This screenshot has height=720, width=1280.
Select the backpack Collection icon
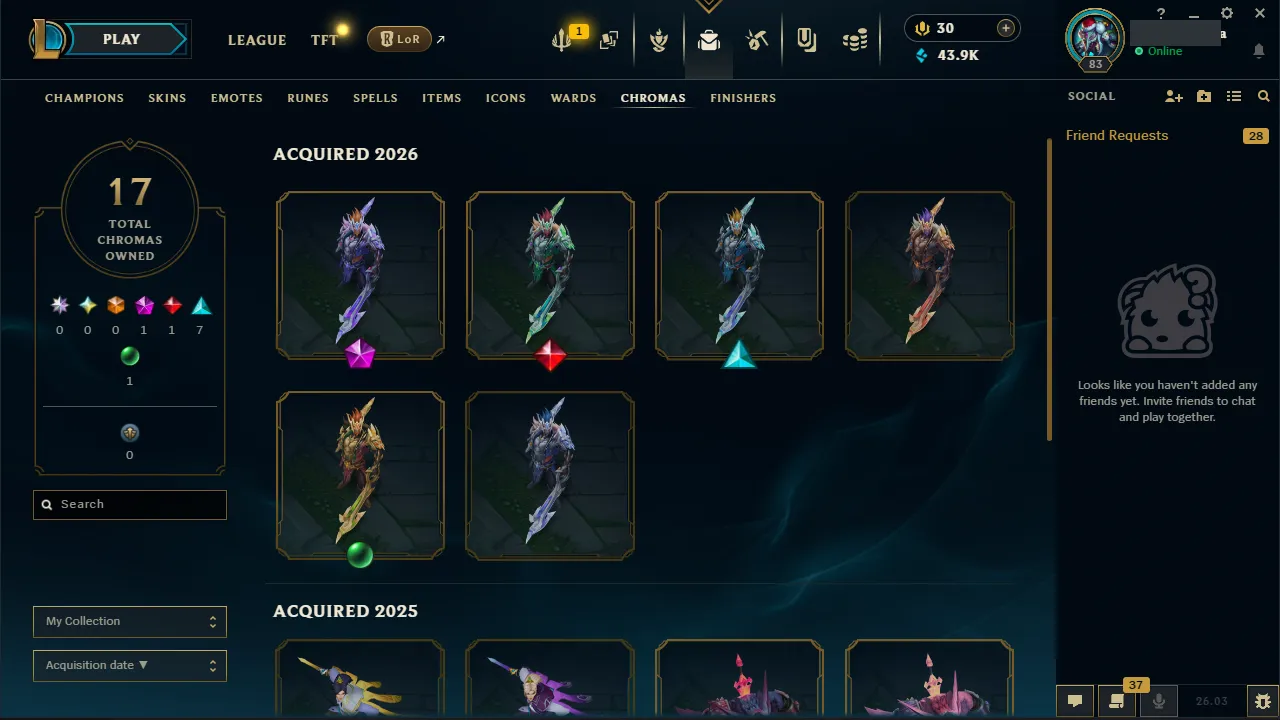click(708, 42)
